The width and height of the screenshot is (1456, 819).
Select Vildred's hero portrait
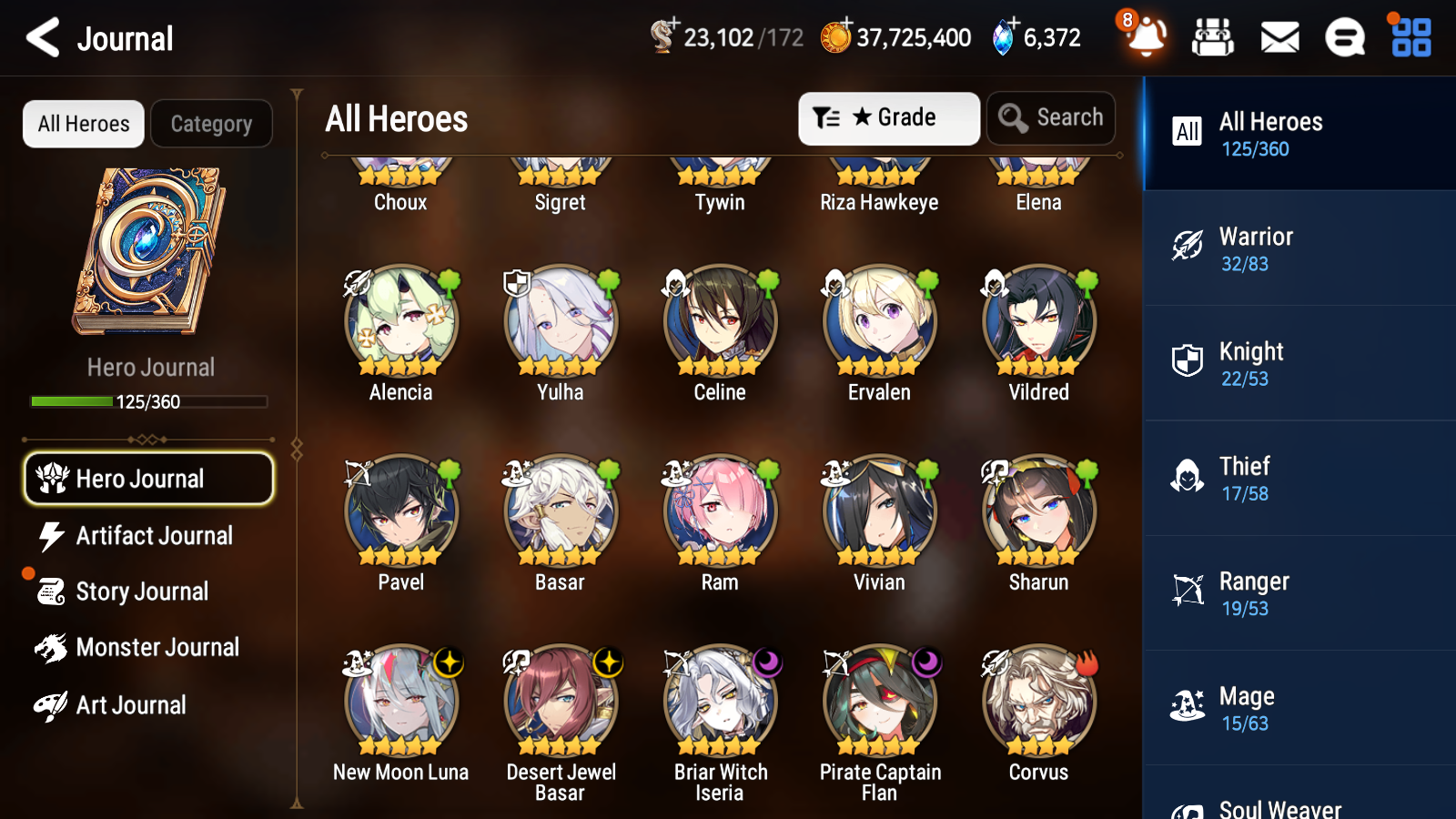click(1038, 322)
